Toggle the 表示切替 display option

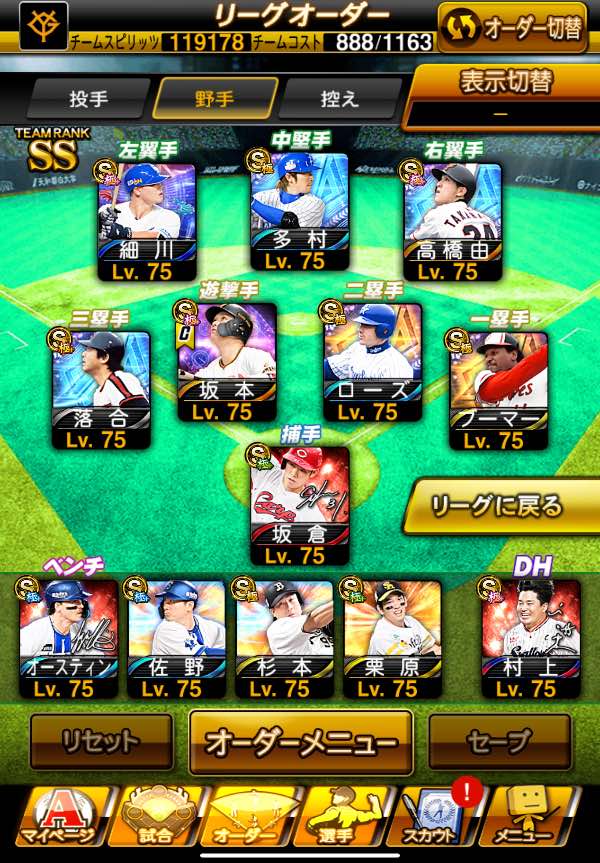506,96
